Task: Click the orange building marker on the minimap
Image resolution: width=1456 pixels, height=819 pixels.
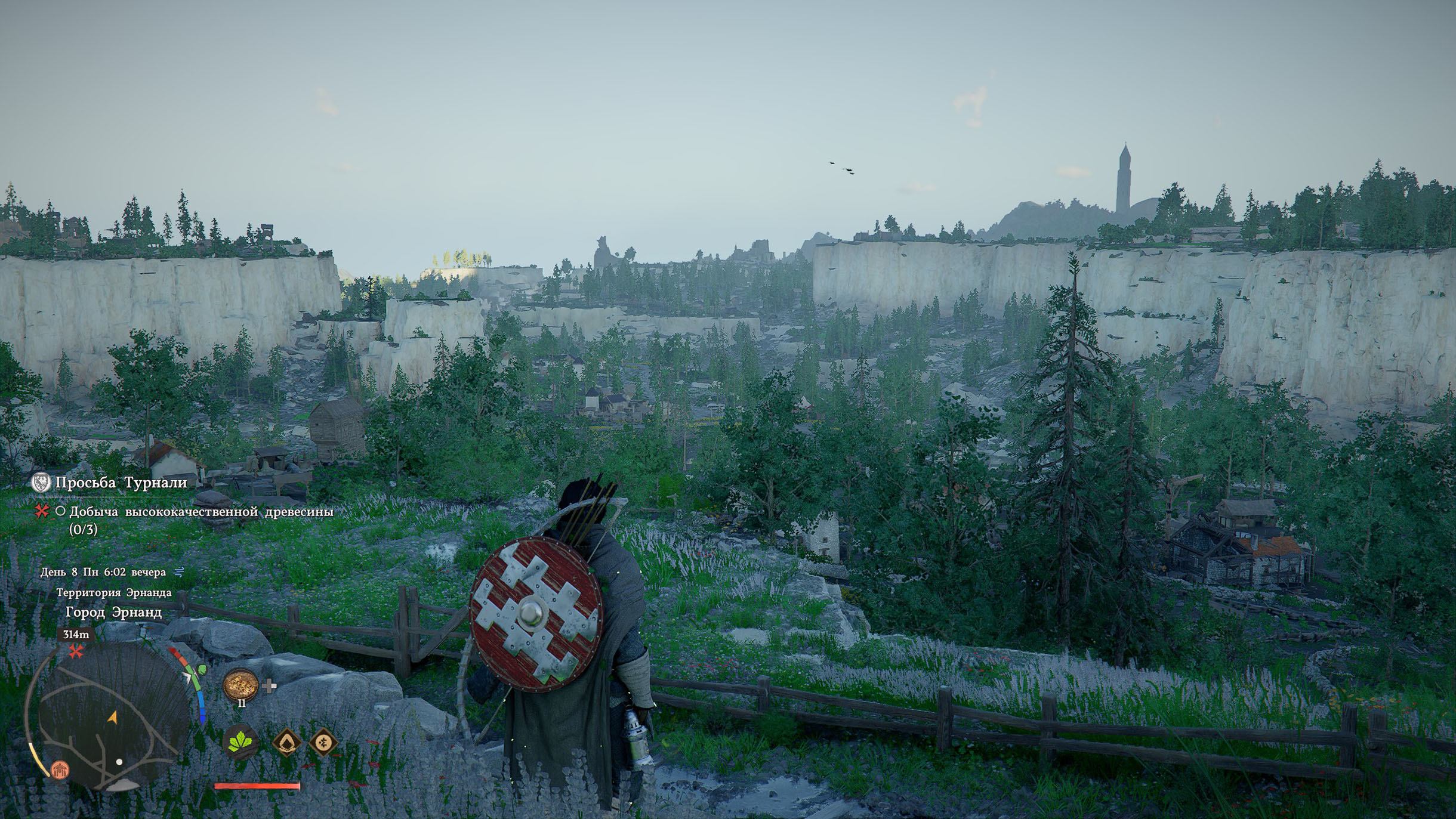Action: tap(60, 769)
